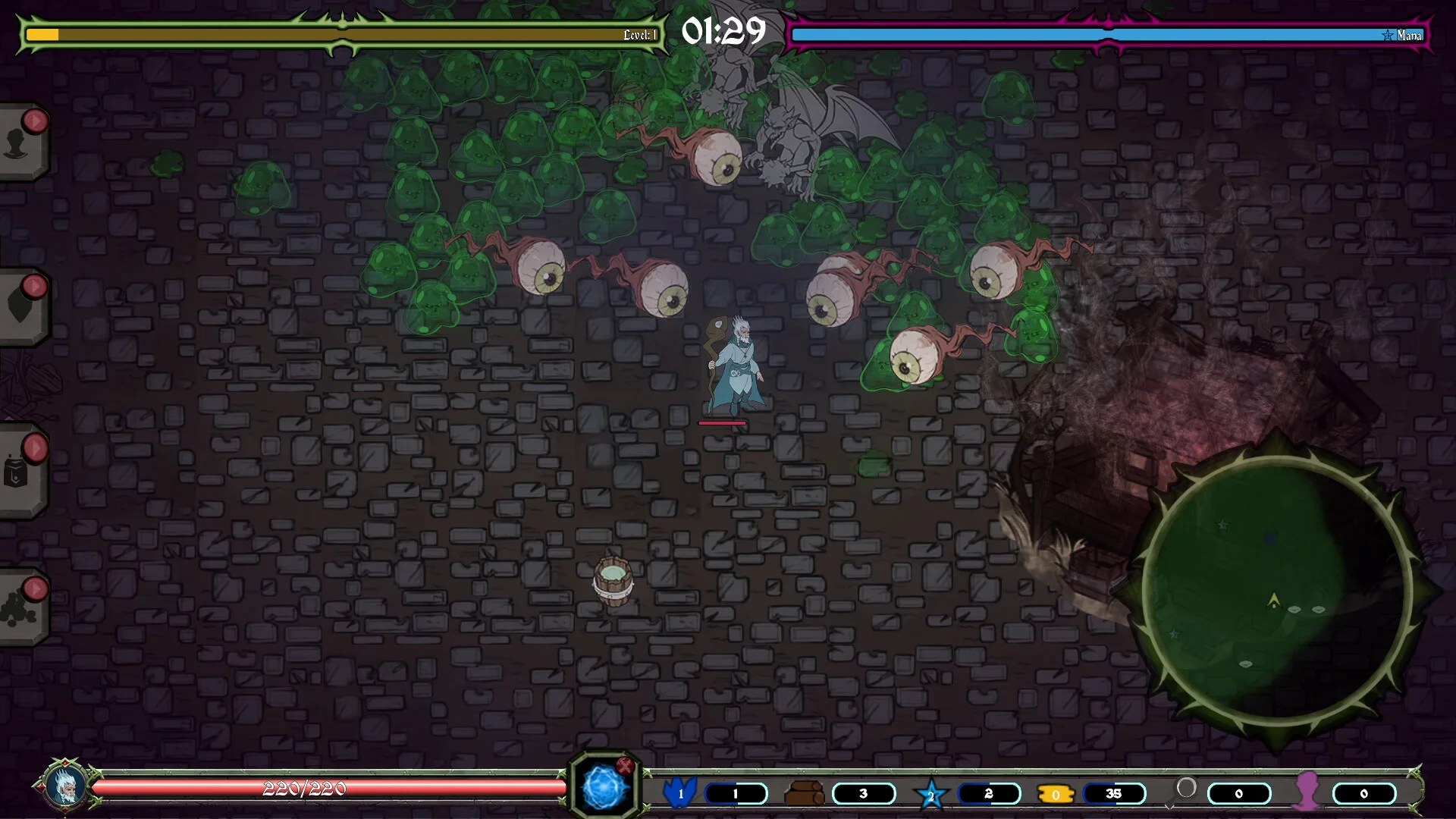The image size is (1456, 819).
Task: Select the purple figure icon
Action: (x=1308, y=791)
